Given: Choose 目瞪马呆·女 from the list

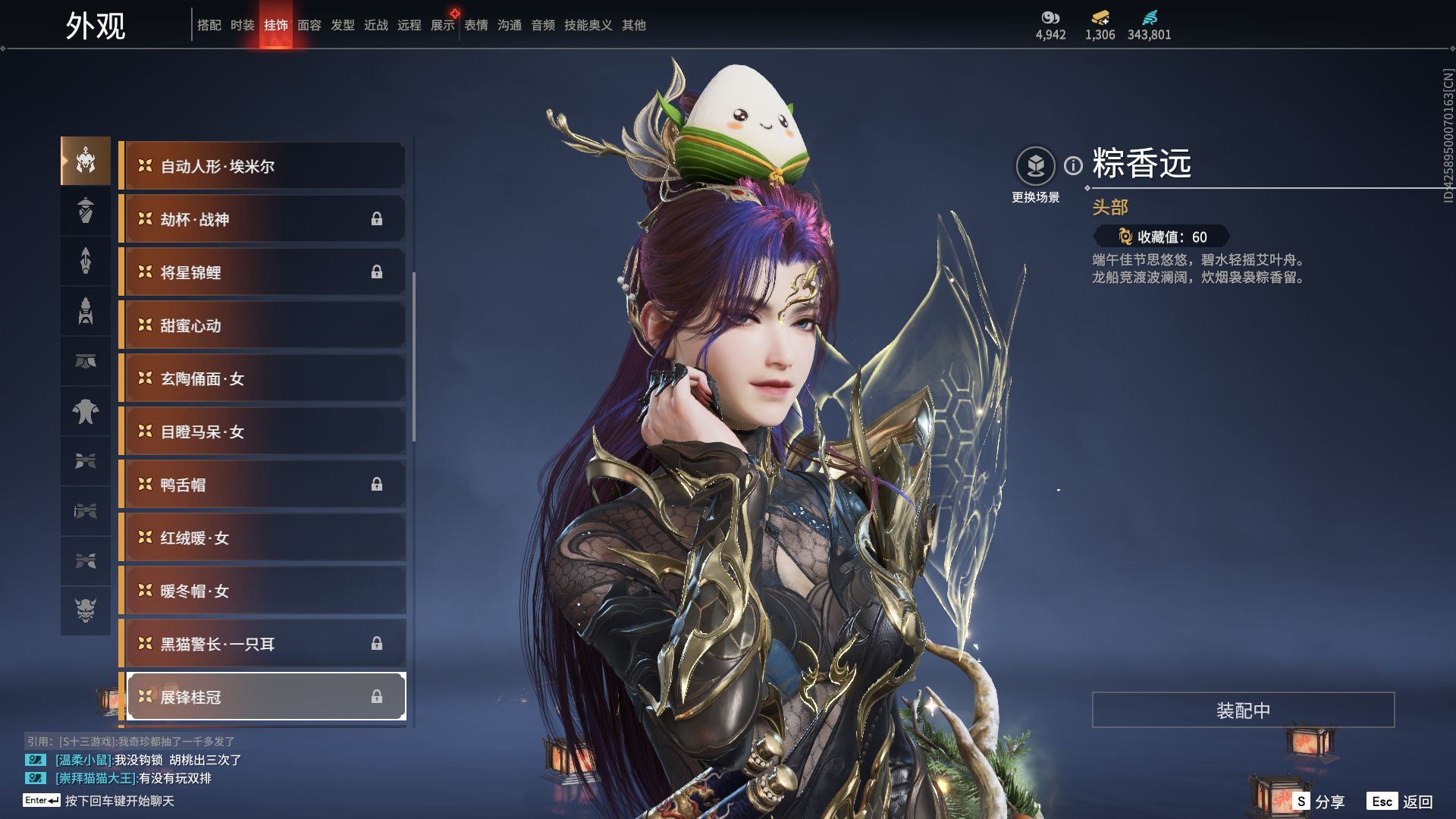Looking at the screenshot, I should 264,431.
